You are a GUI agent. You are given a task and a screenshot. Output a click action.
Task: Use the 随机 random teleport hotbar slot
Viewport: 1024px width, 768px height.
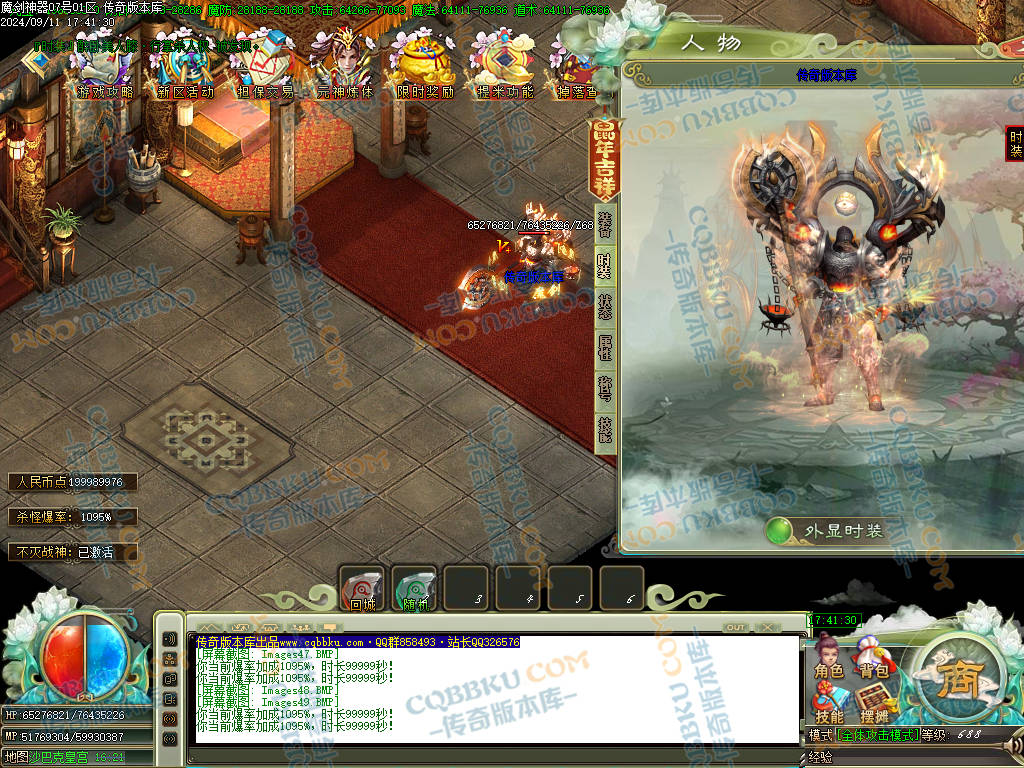tap(414, 589)
